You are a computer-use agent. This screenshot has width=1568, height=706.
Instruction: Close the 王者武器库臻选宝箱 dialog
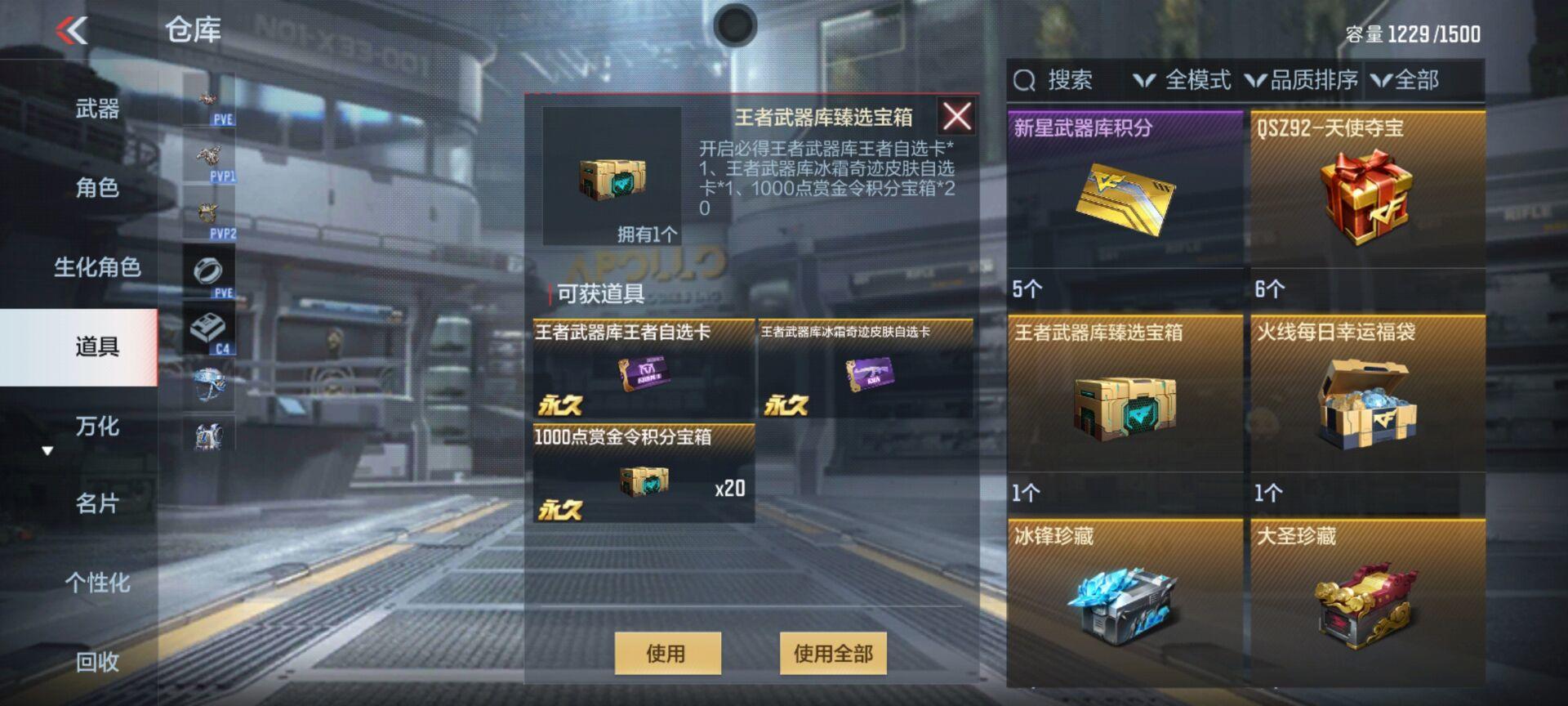[956, 116]
